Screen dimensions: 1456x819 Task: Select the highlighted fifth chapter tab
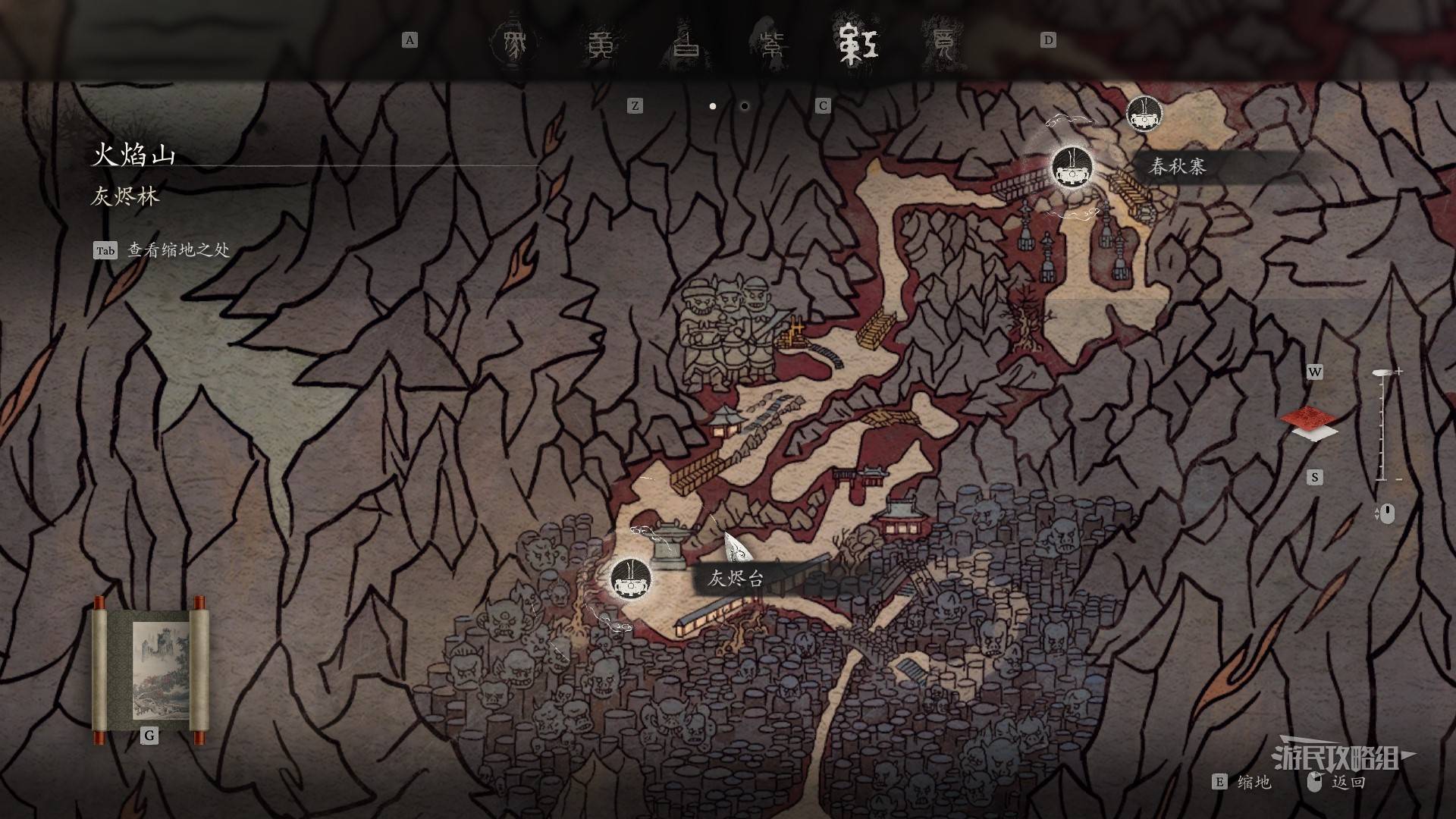[856, 44]
